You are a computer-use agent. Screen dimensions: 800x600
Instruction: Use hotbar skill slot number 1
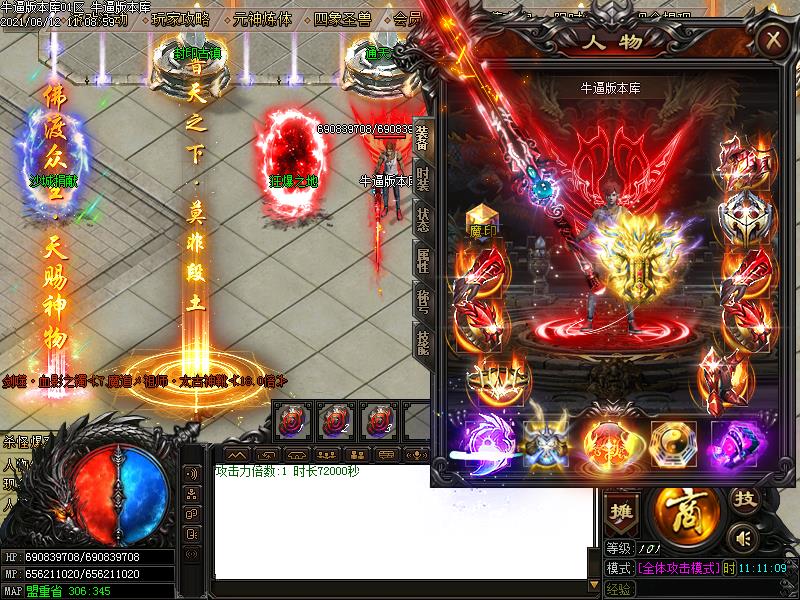292,420
